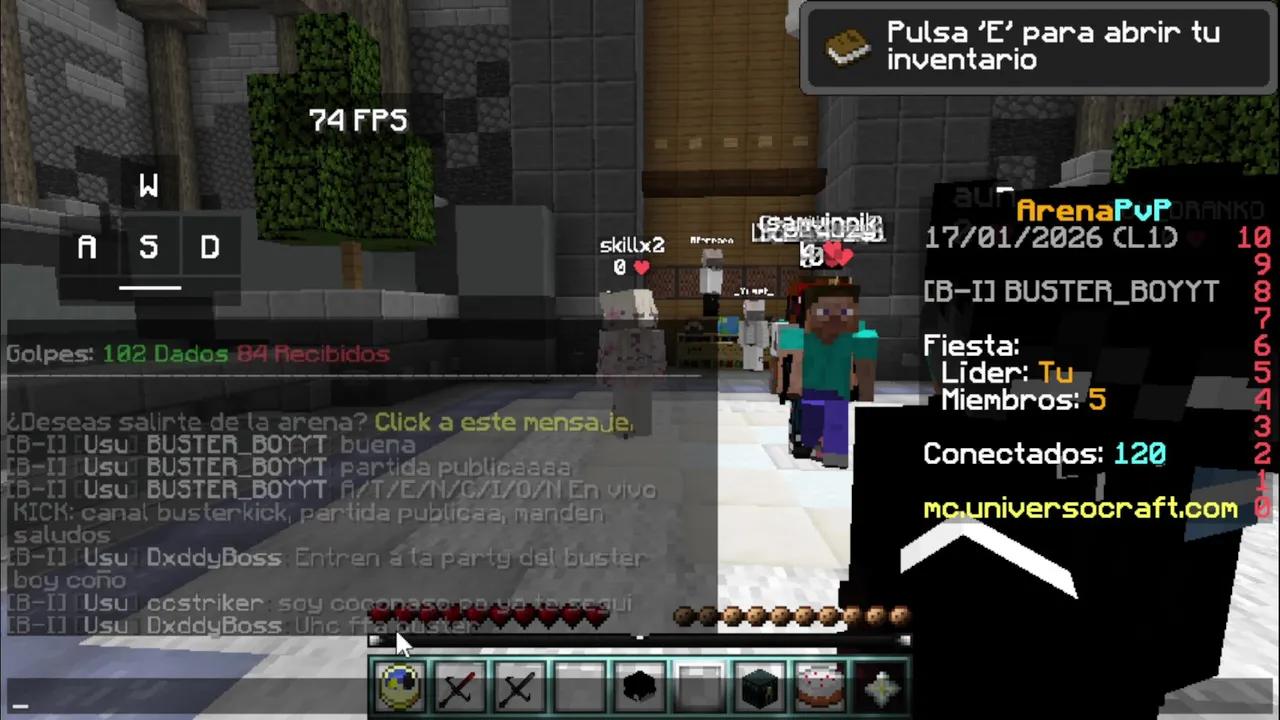Select the black bed item in the hotbar

[639, 686]
